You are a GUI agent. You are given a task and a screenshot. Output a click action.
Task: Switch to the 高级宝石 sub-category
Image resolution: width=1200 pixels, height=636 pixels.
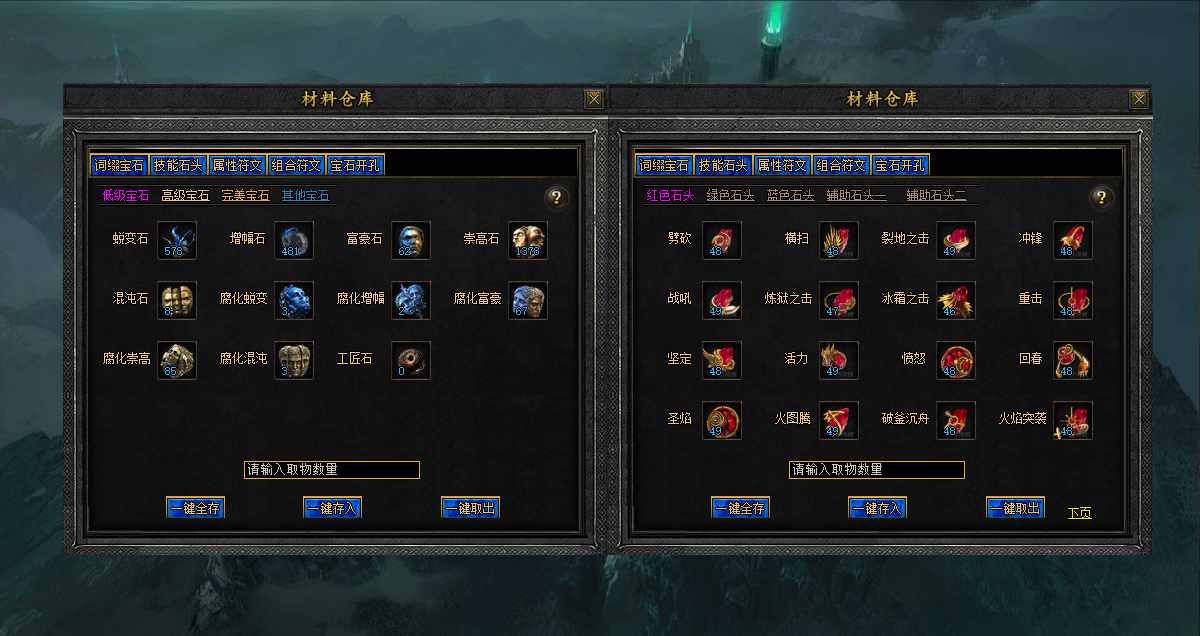click(185, 196)
